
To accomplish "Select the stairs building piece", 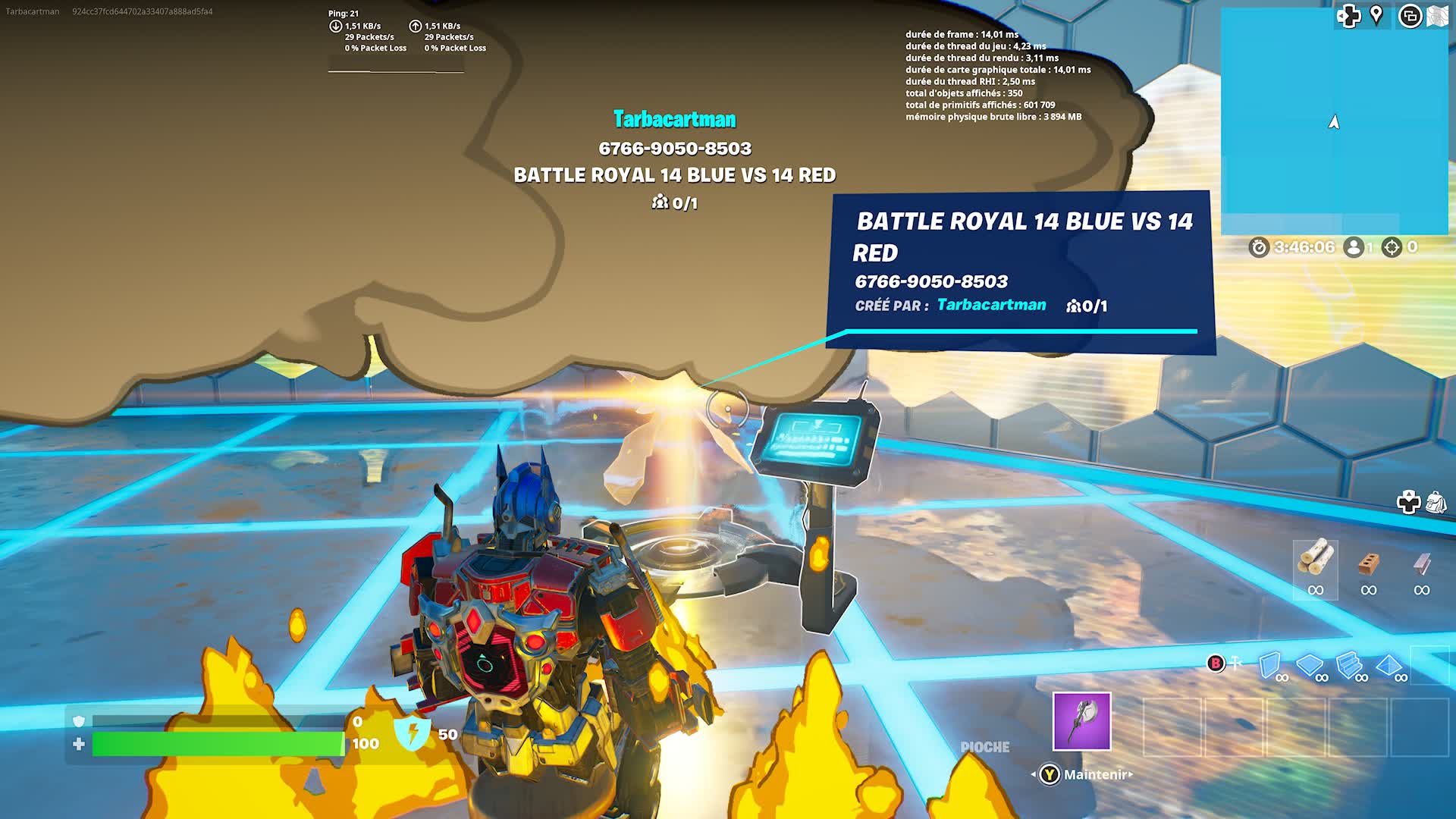I will click(1349, 665).
